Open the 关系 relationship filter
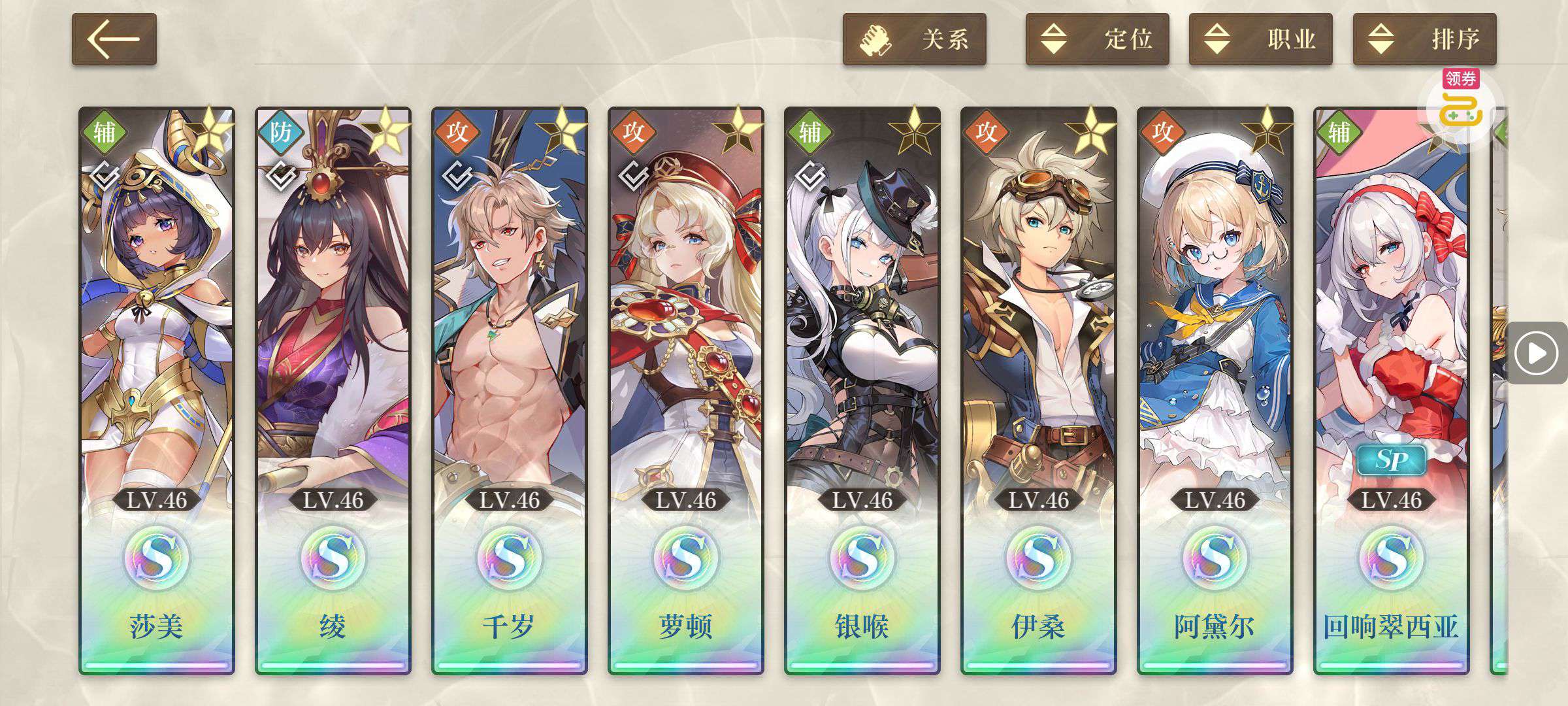This screenshot has height=706, width=1568. pos(914,39)
